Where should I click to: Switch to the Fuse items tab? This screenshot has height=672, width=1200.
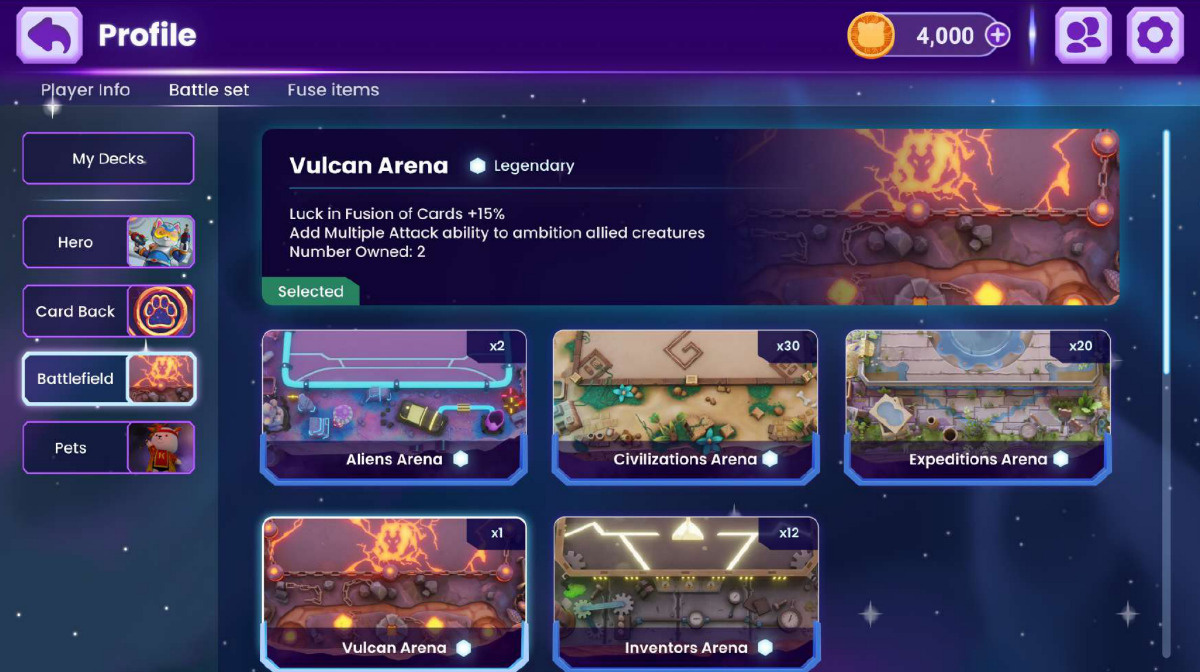click(333, 90)
